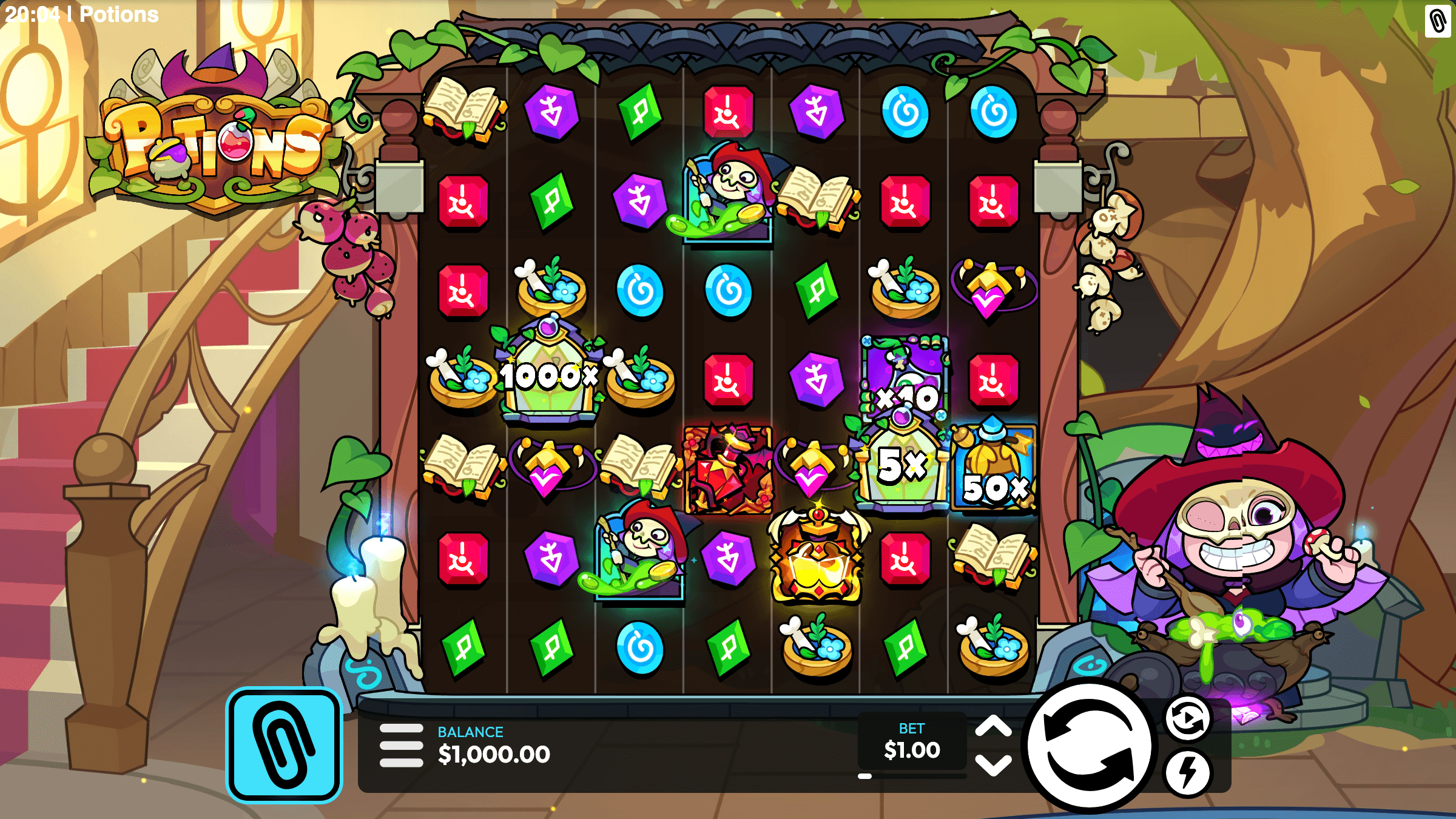This screenshot has height=819, width=1456.
Task: Increase bet using the up chevron
Action: (993, 726)
